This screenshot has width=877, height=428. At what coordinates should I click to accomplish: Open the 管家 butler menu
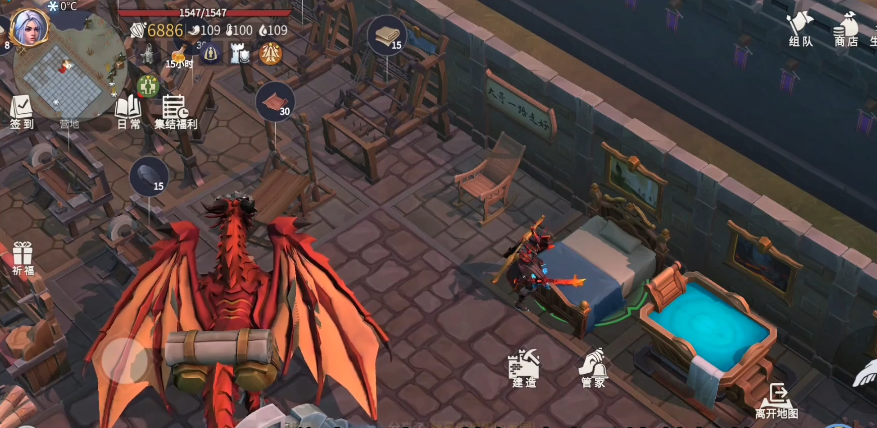[593, 369]
